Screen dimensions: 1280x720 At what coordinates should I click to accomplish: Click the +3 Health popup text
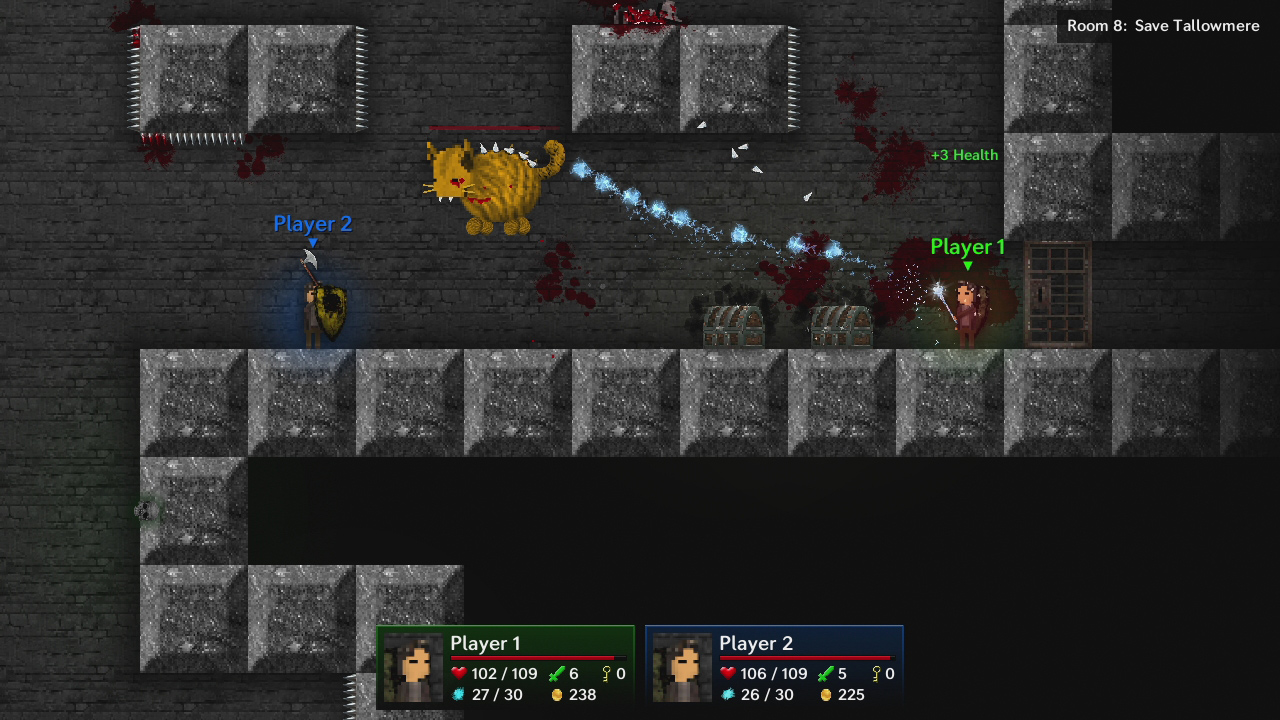click(x=963, y=154)
